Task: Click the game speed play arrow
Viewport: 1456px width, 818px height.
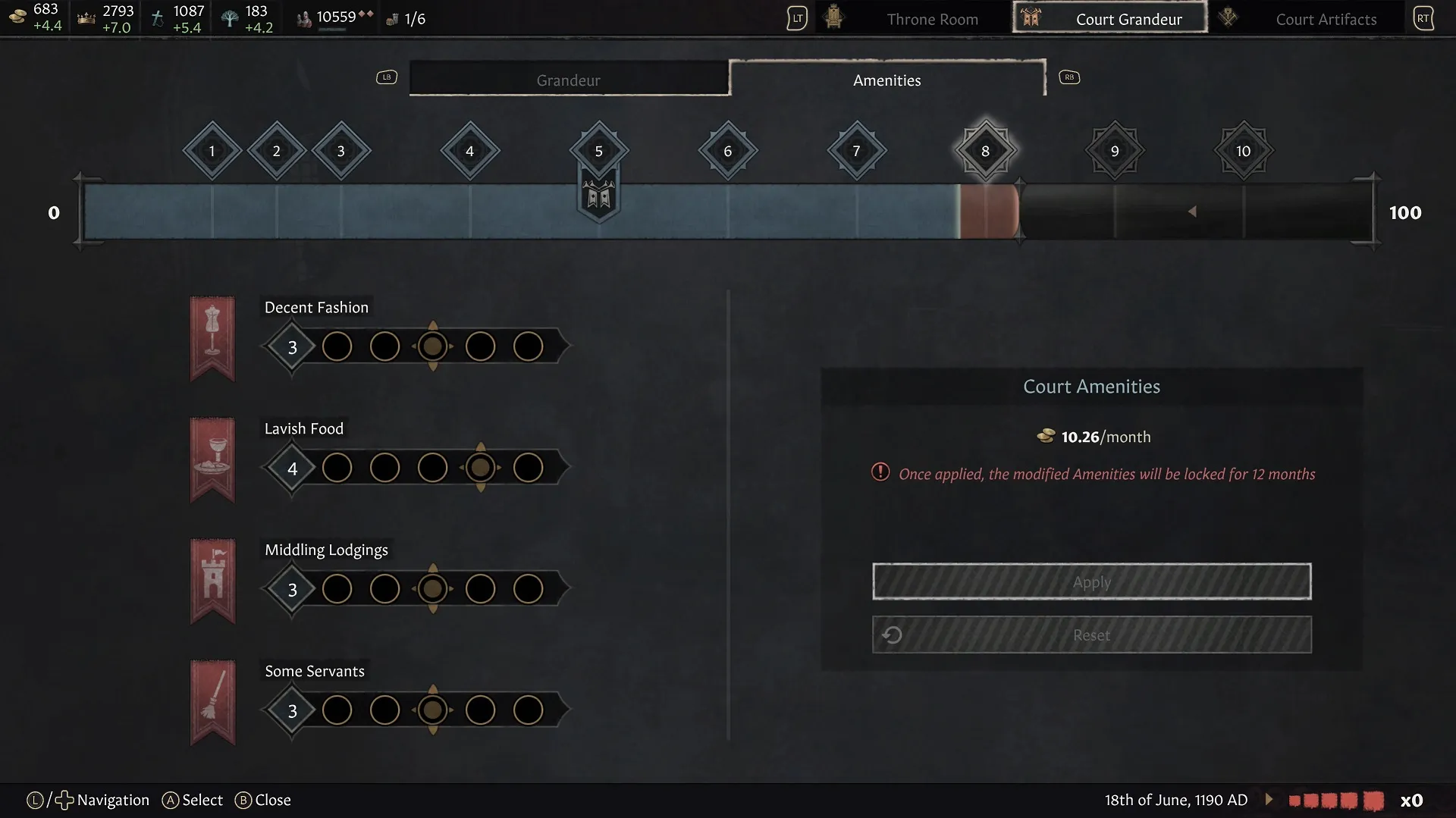Action: [1269, 799]
